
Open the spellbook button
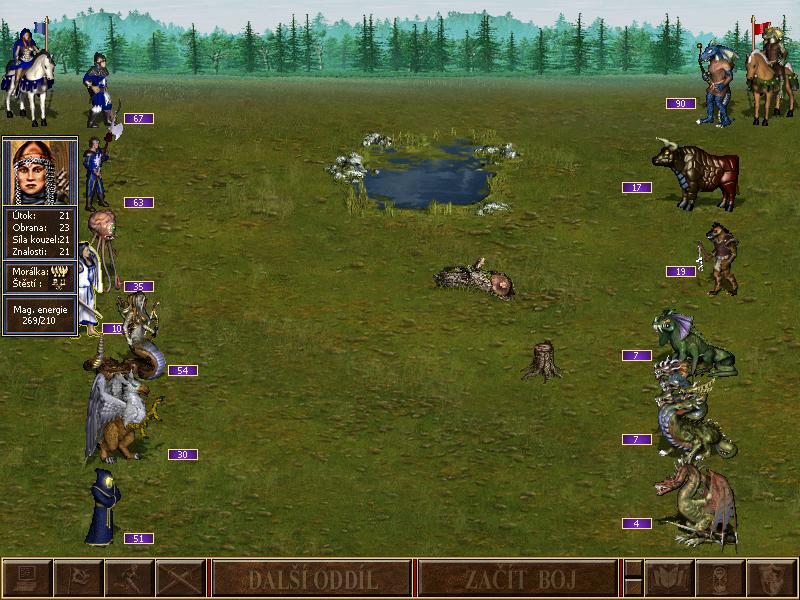click(x=669, y=578)
